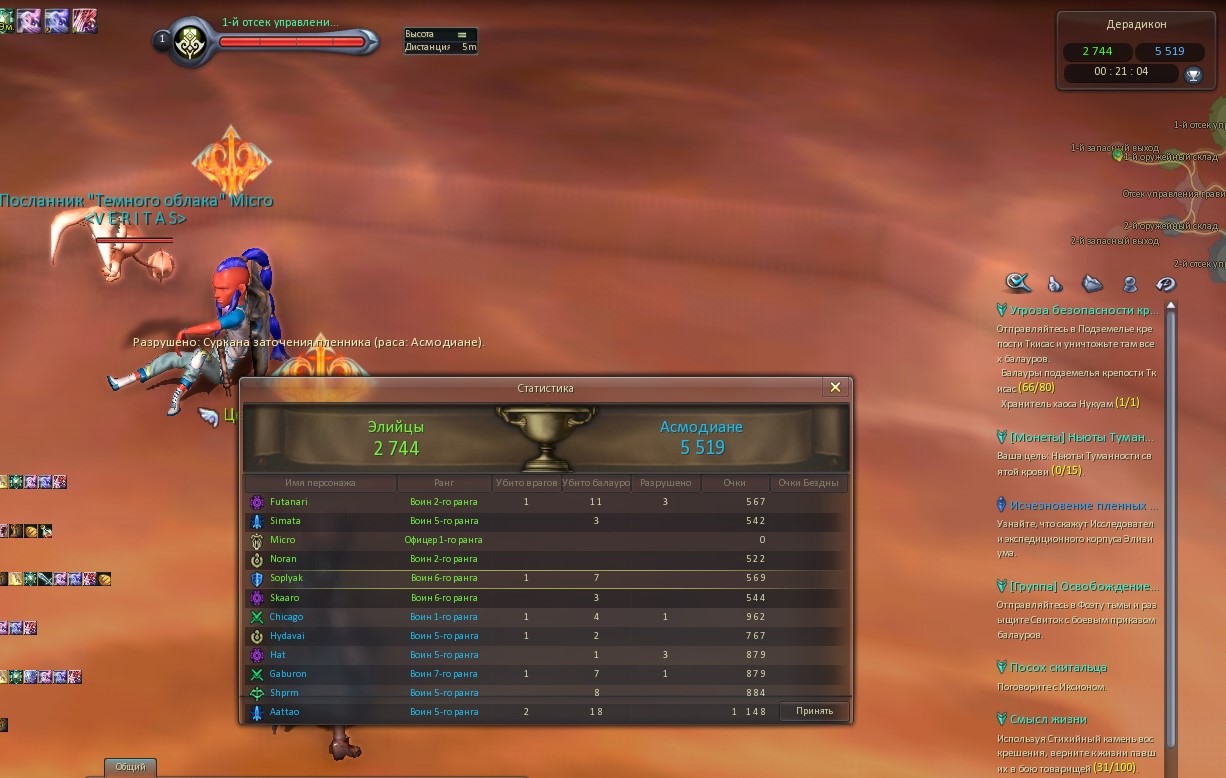Click the target portrait emblem icon
Image resolution: width=1226 pixels, height=778 pixels.
click(189, 41)
